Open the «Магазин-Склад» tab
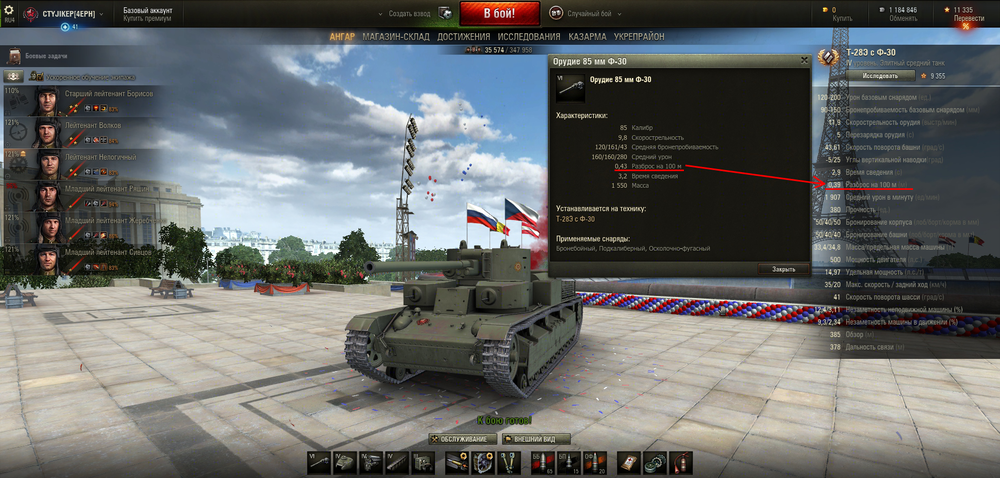Screen dimensions: 1000x478 tap(398, 37)
